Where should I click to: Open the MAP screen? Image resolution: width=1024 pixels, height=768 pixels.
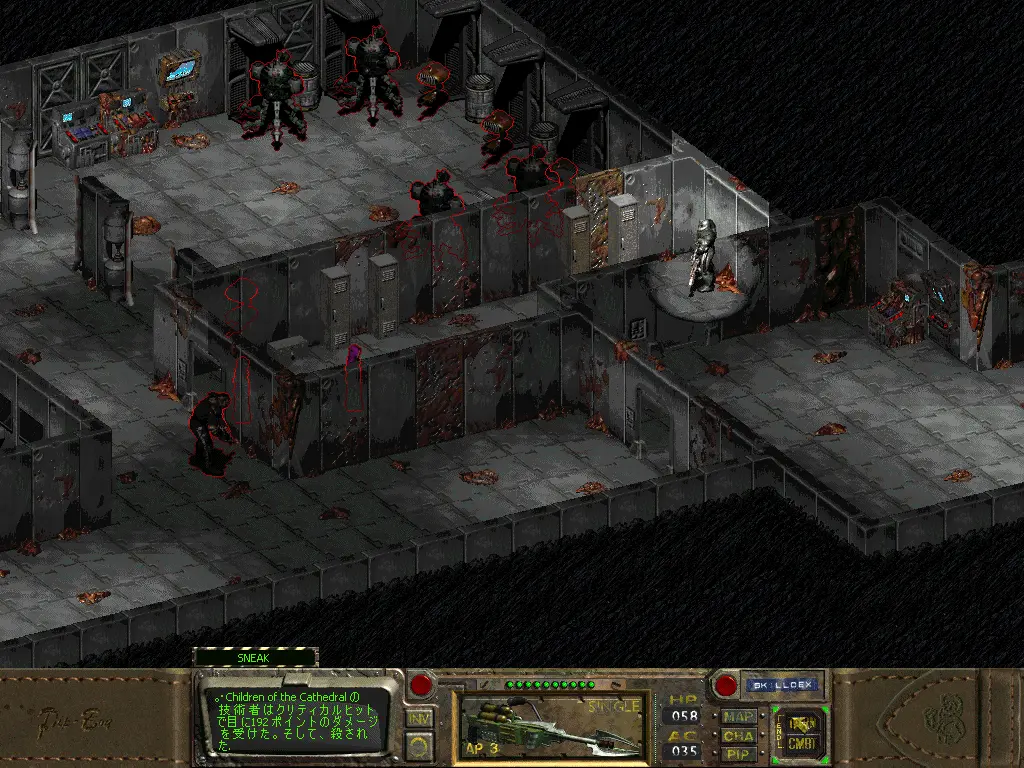(x=739, y=716)
